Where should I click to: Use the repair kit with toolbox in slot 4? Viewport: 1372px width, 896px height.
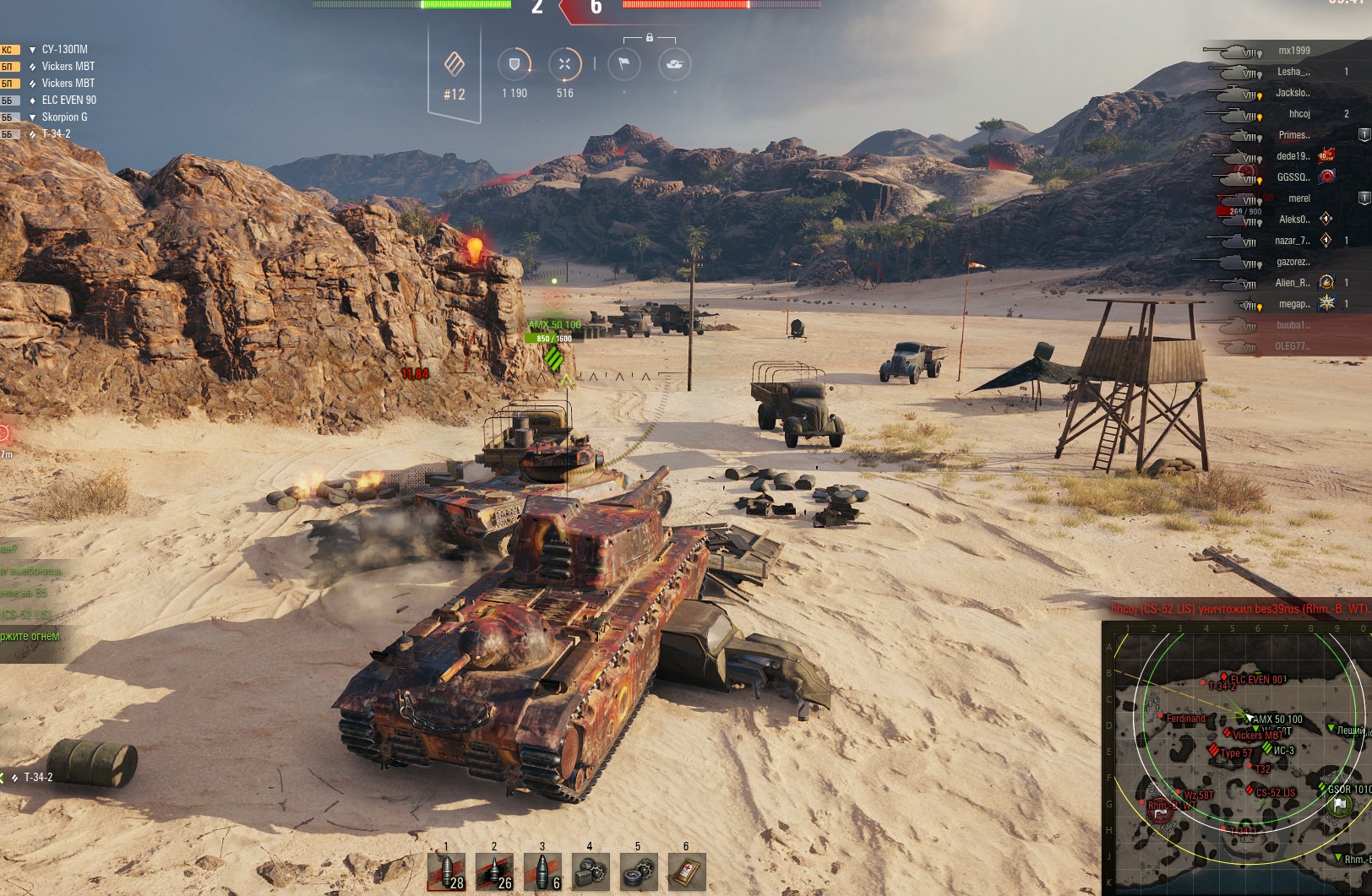591,872
